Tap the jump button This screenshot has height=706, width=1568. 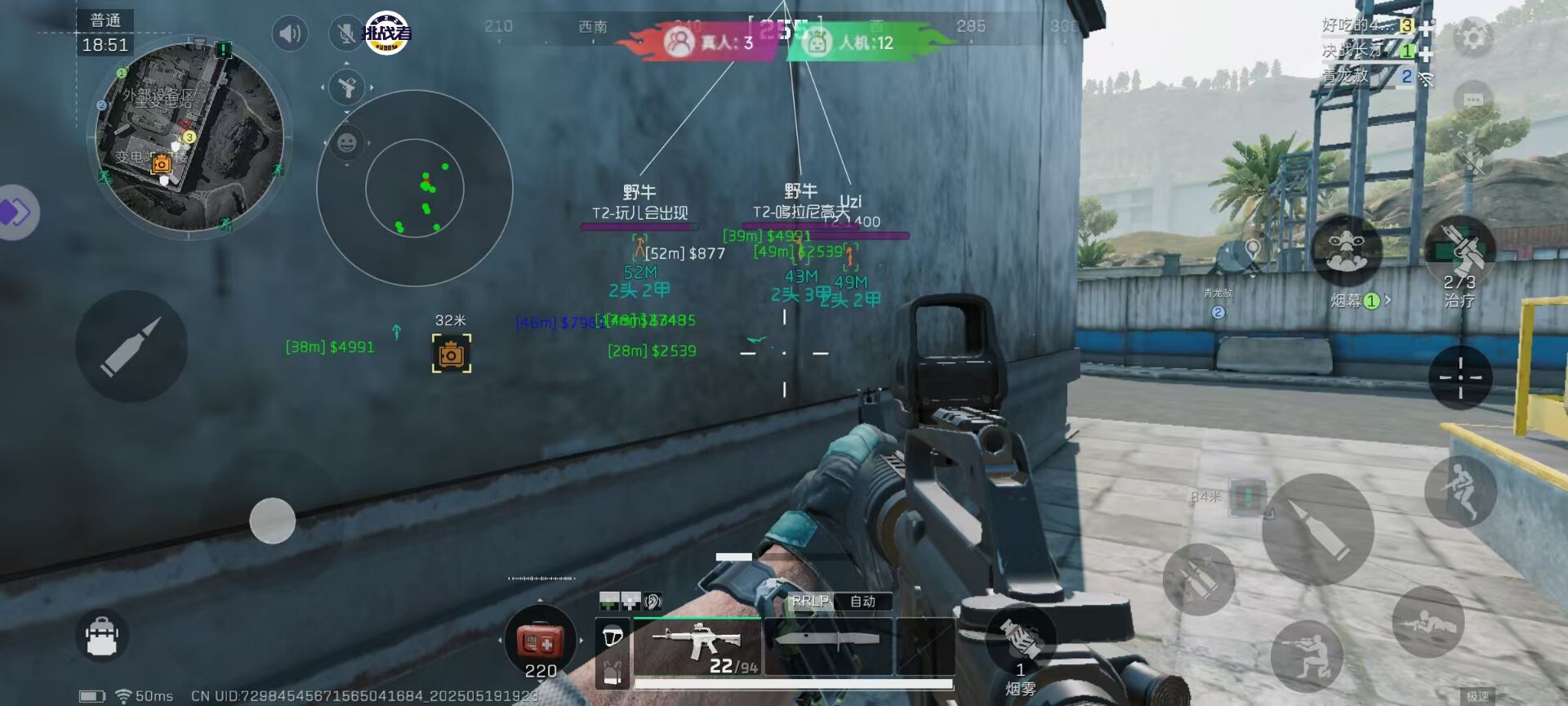(1460, 489)
